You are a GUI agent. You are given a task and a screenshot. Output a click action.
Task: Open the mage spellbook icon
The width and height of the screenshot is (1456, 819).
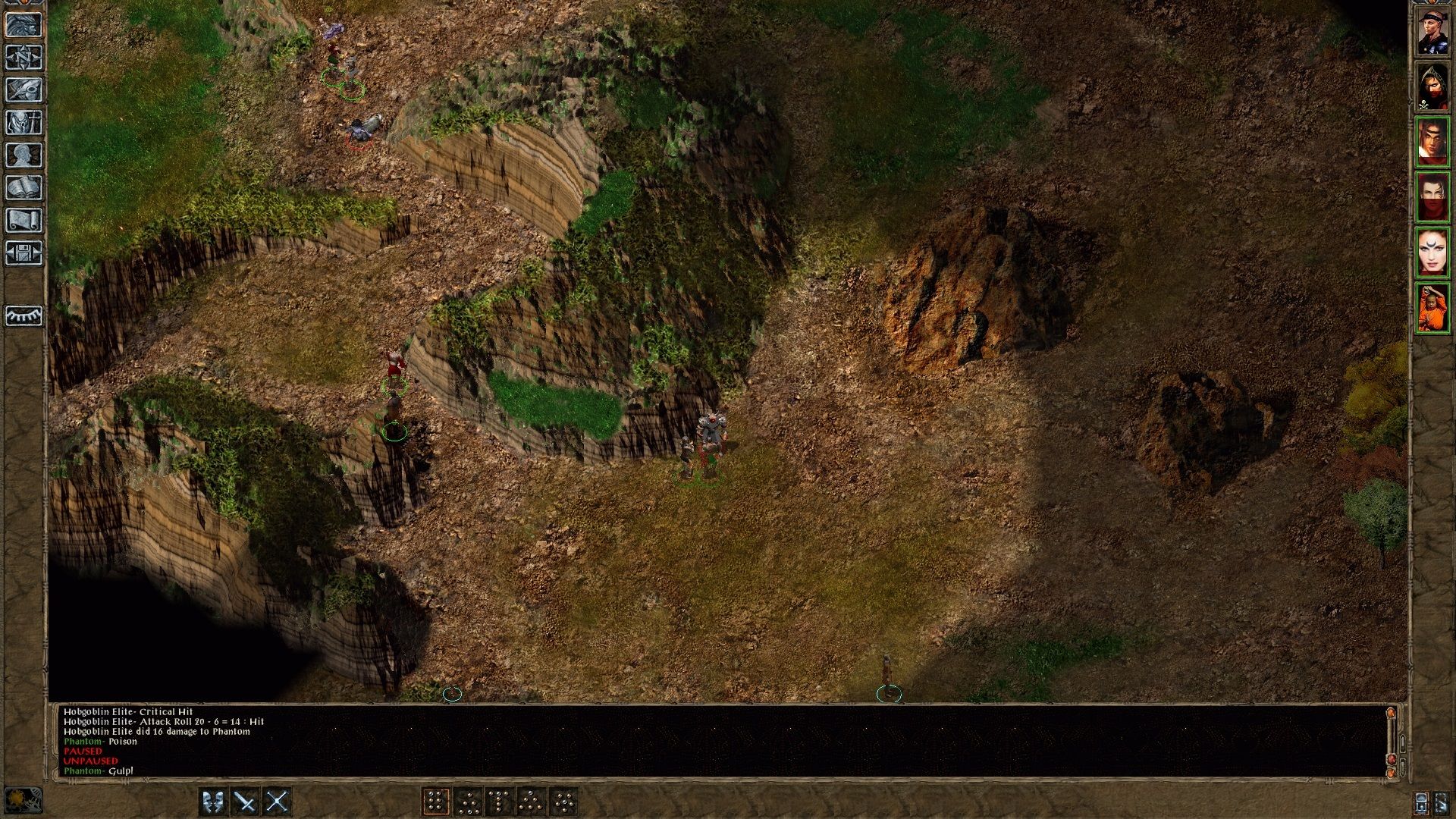click(25, 188)
